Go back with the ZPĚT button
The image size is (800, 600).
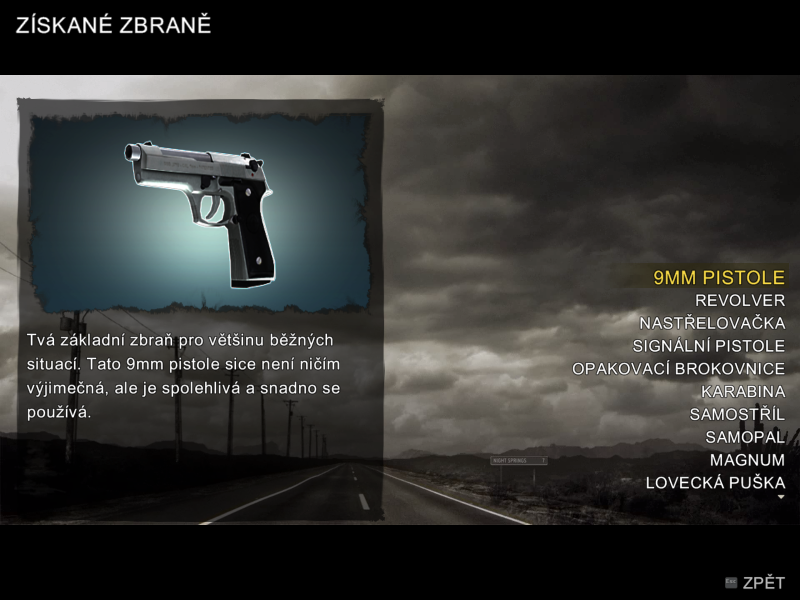(756, 583)
